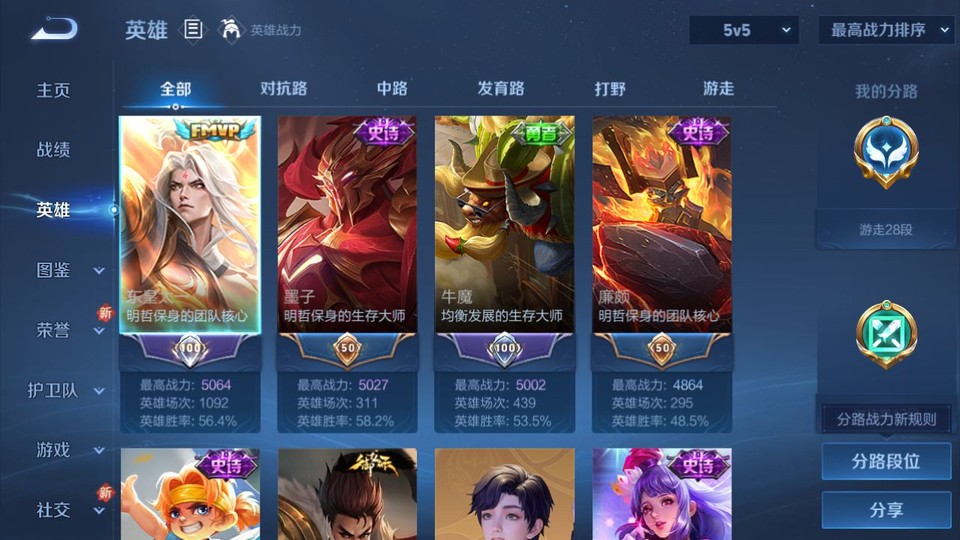This screenshot has height=540, width=960.
Task: Expand the 荣誉 sidebar menu
Action: click(68, 330)
